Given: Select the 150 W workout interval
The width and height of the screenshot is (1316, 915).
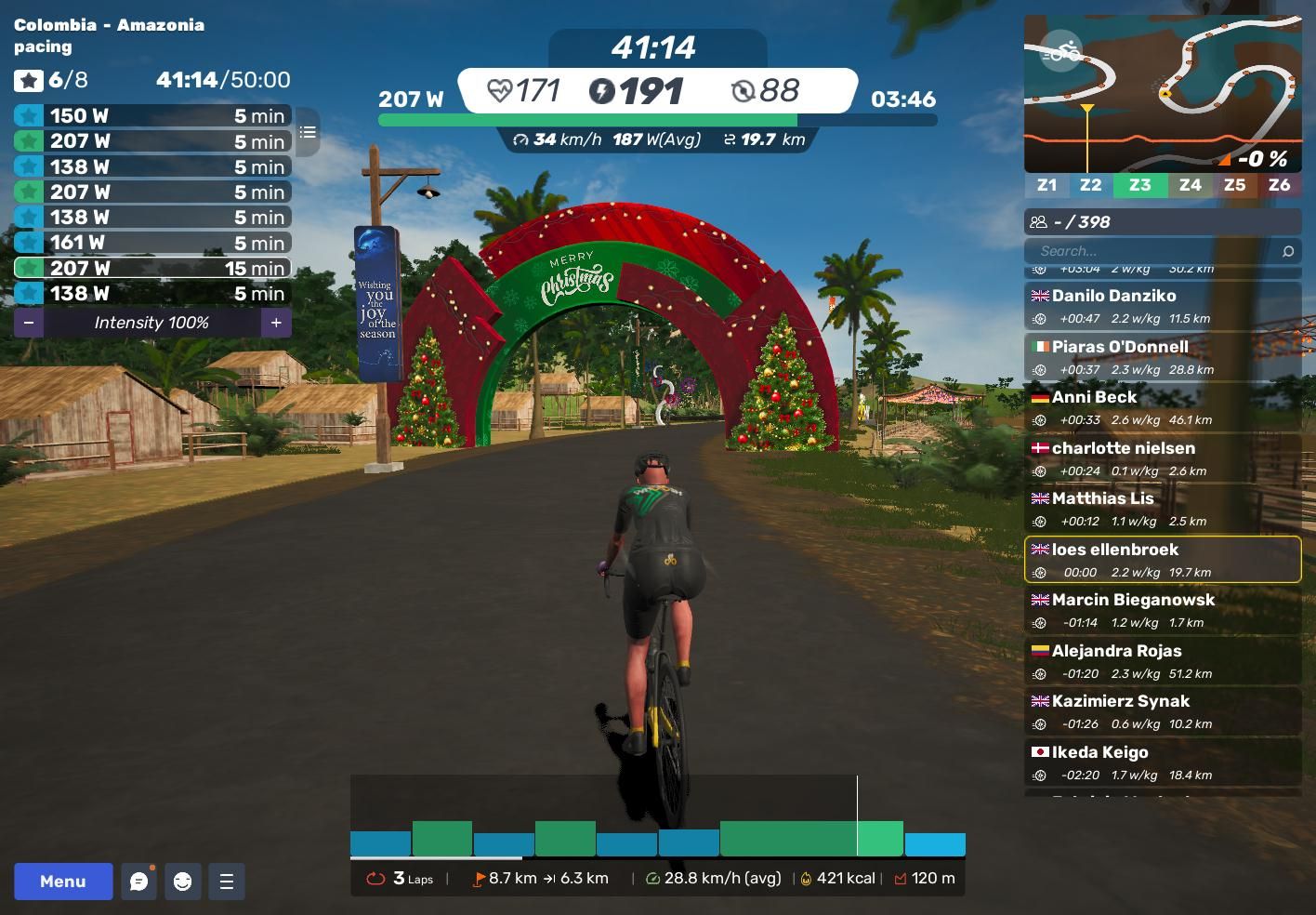Looking at the screenshot, I should 152,116.
